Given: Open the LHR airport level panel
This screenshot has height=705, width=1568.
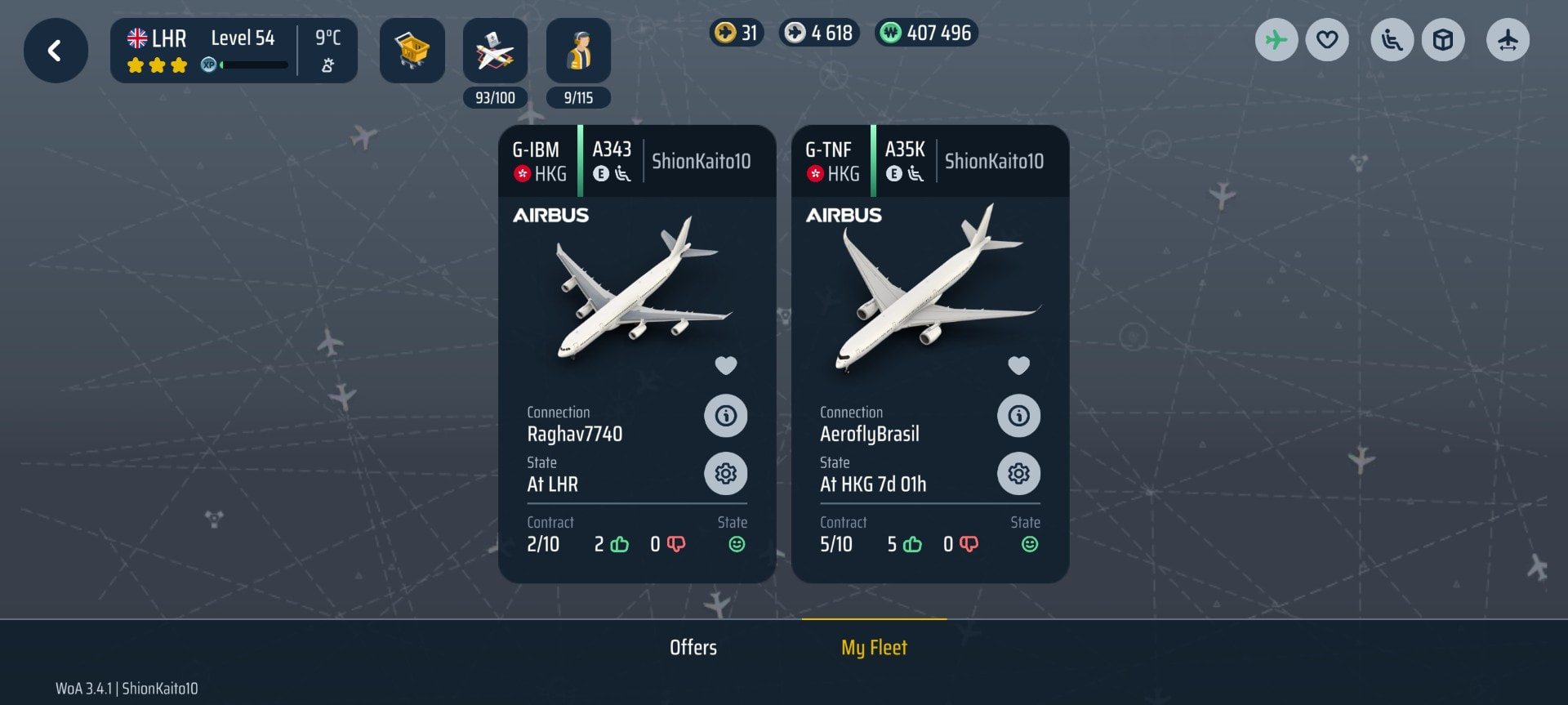Looking at the screenshot, I should 234,51.
